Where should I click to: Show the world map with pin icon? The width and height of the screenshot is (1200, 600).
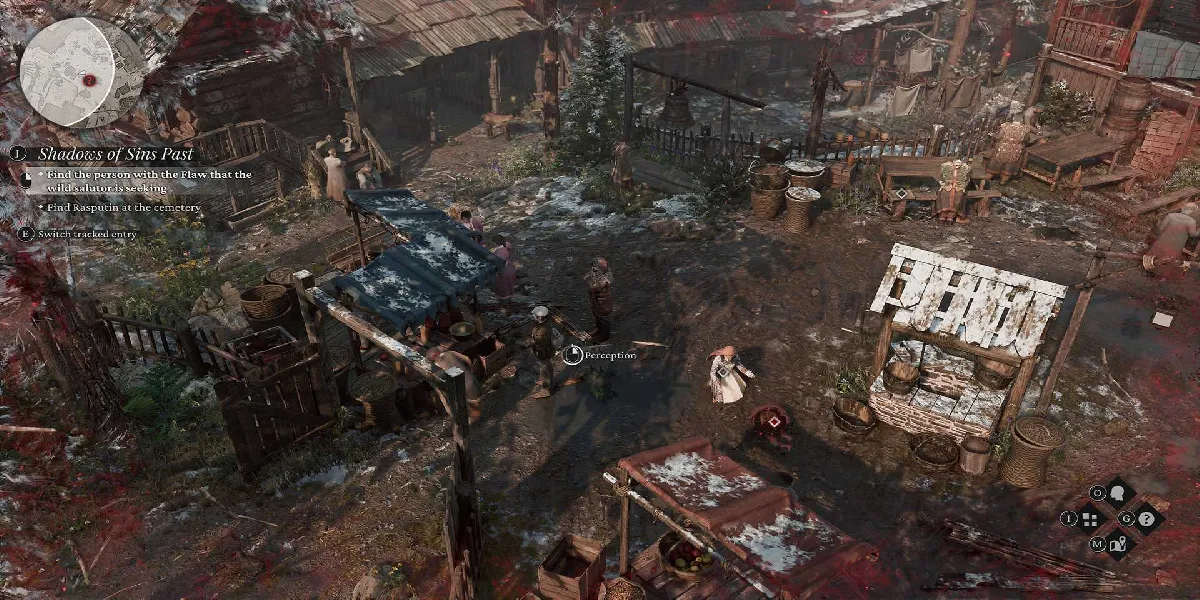click(x=1118, y=543)
